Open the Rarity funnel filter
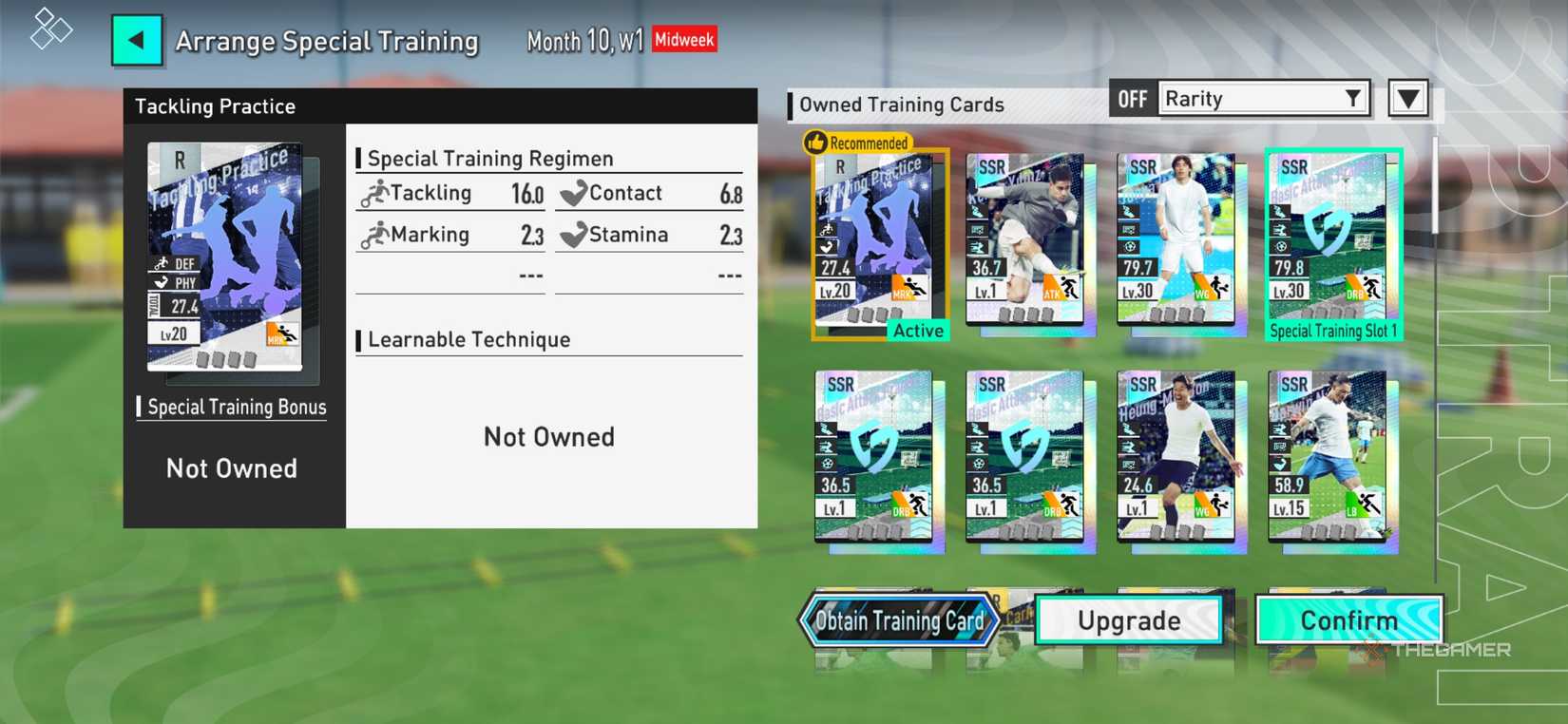This screenshot has height=724, width=1568. coord(1353,98)
